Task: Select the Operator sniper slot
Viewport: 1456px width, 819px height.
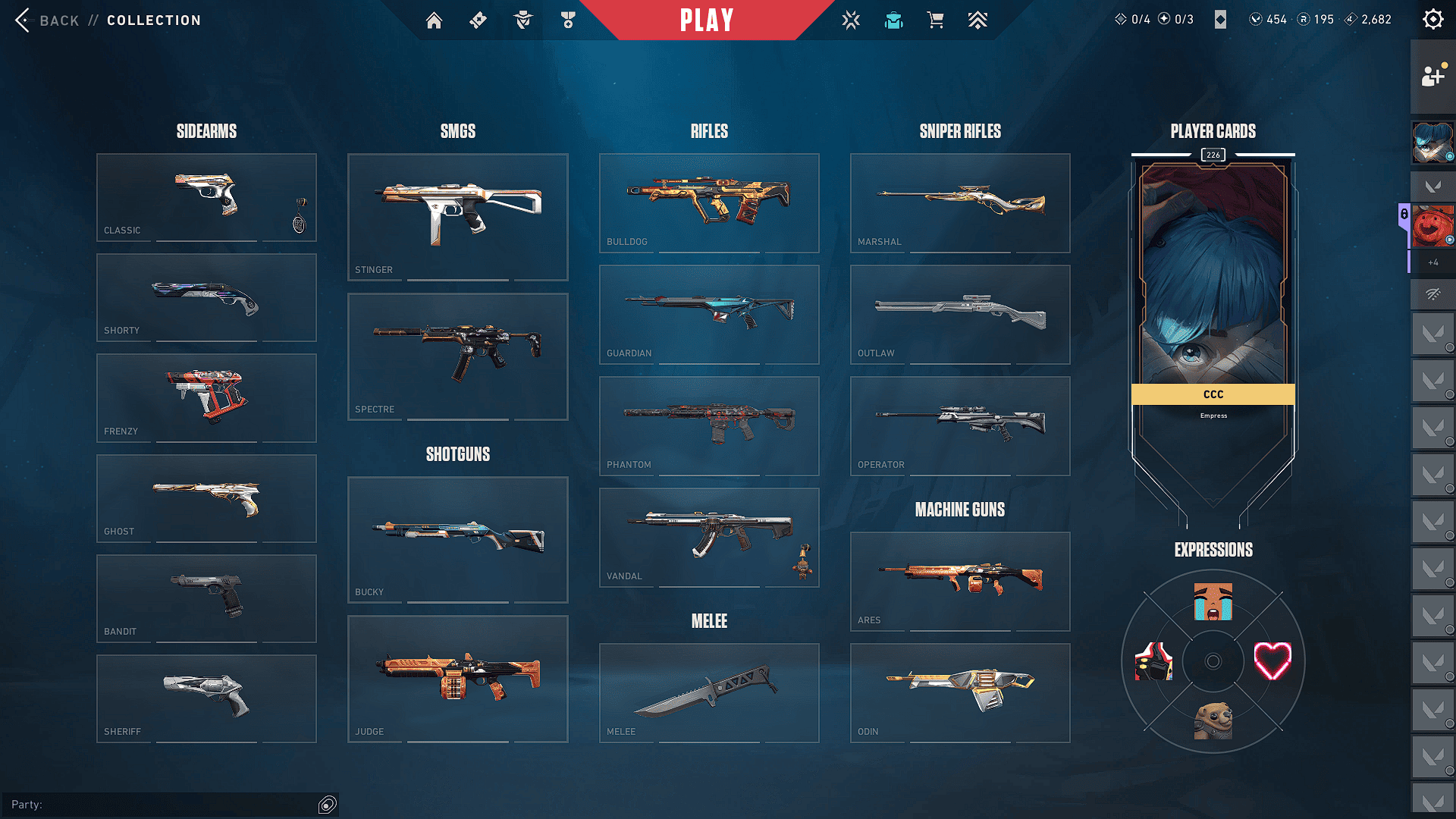Action: [960, 425]
